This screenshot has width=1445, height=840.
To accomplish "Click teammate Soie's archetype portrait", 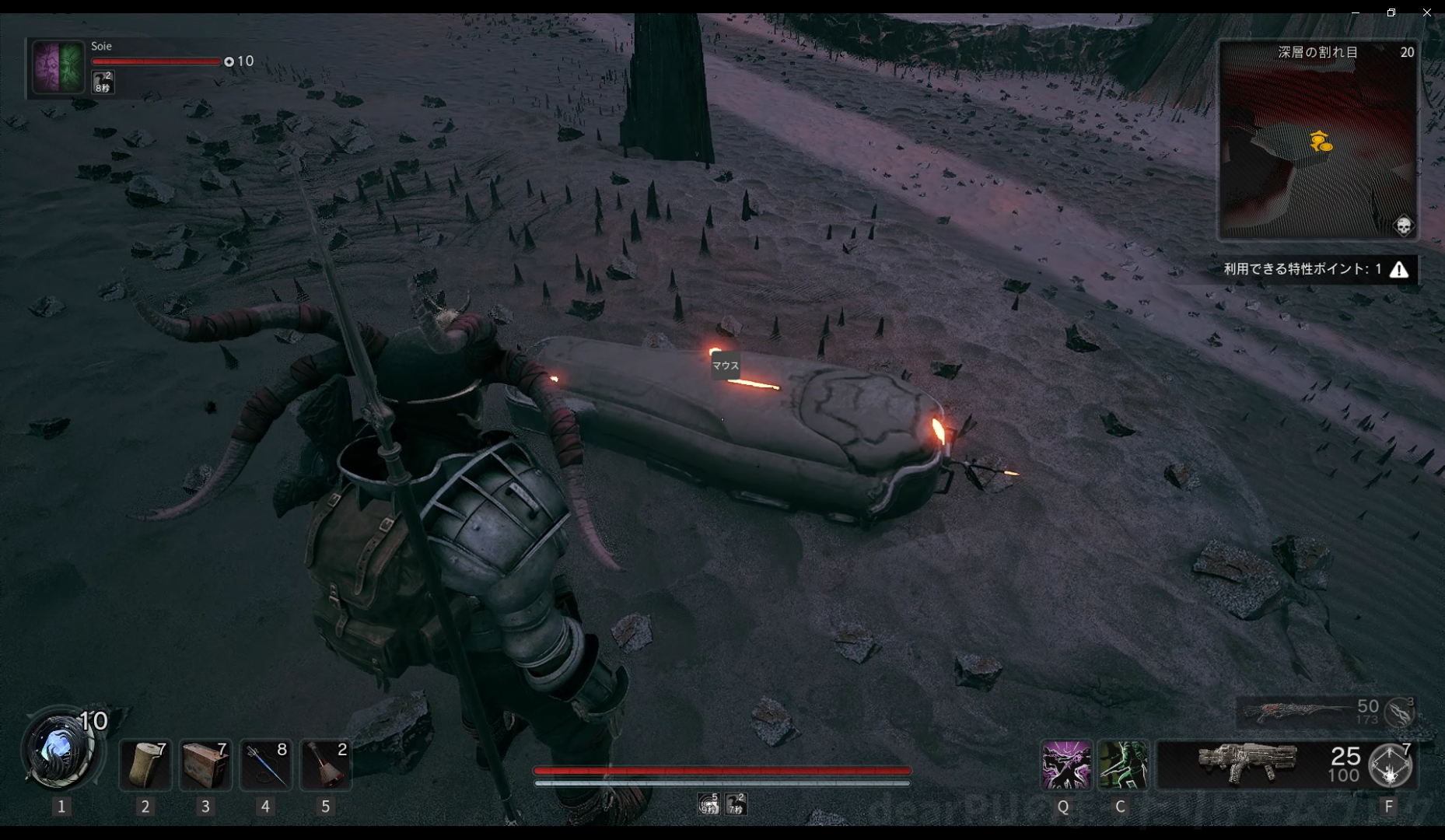I will (58, 67).
